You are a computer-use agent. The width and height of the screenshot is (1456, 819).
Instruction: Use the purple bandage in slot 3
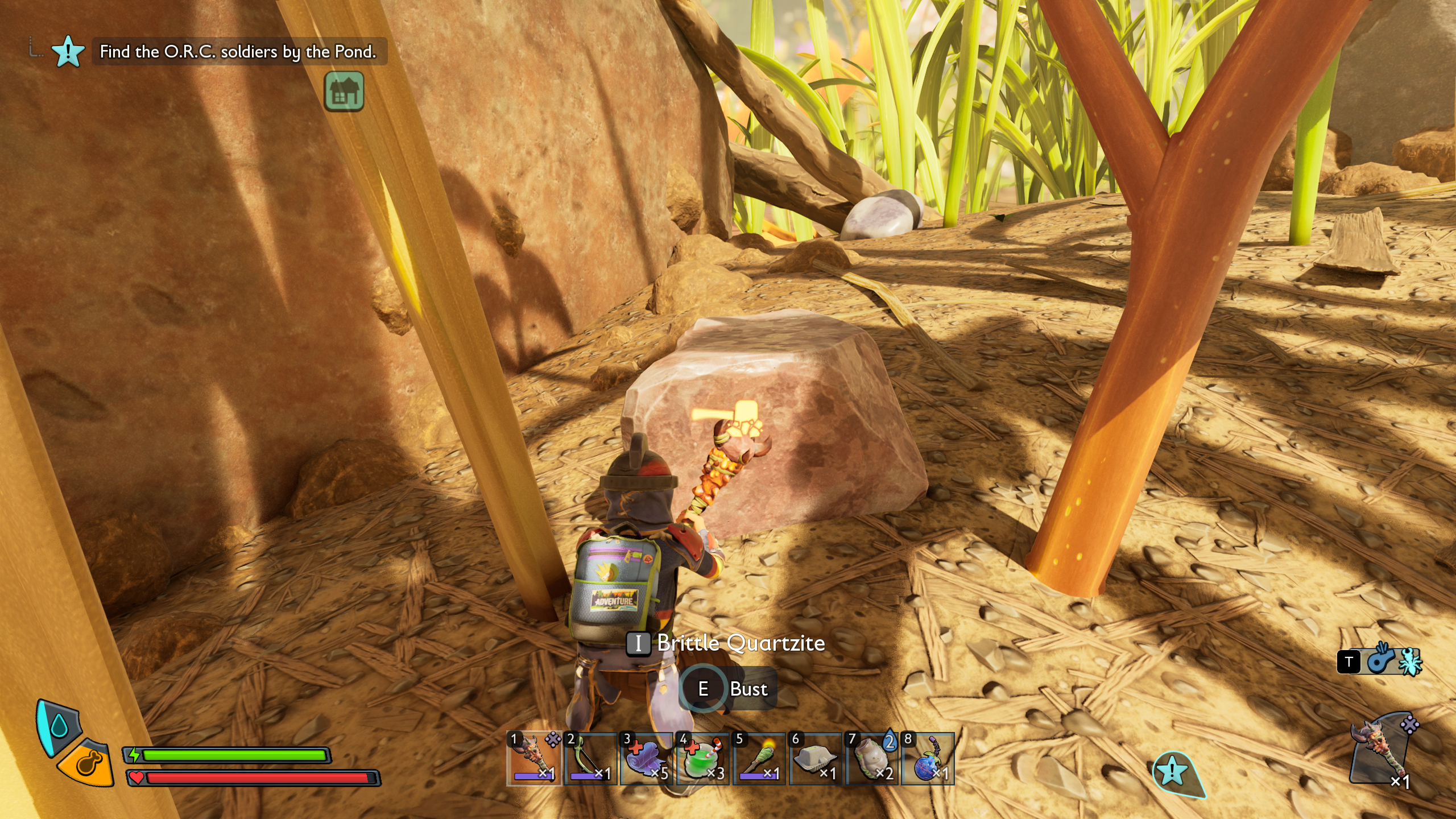(646, 758)
